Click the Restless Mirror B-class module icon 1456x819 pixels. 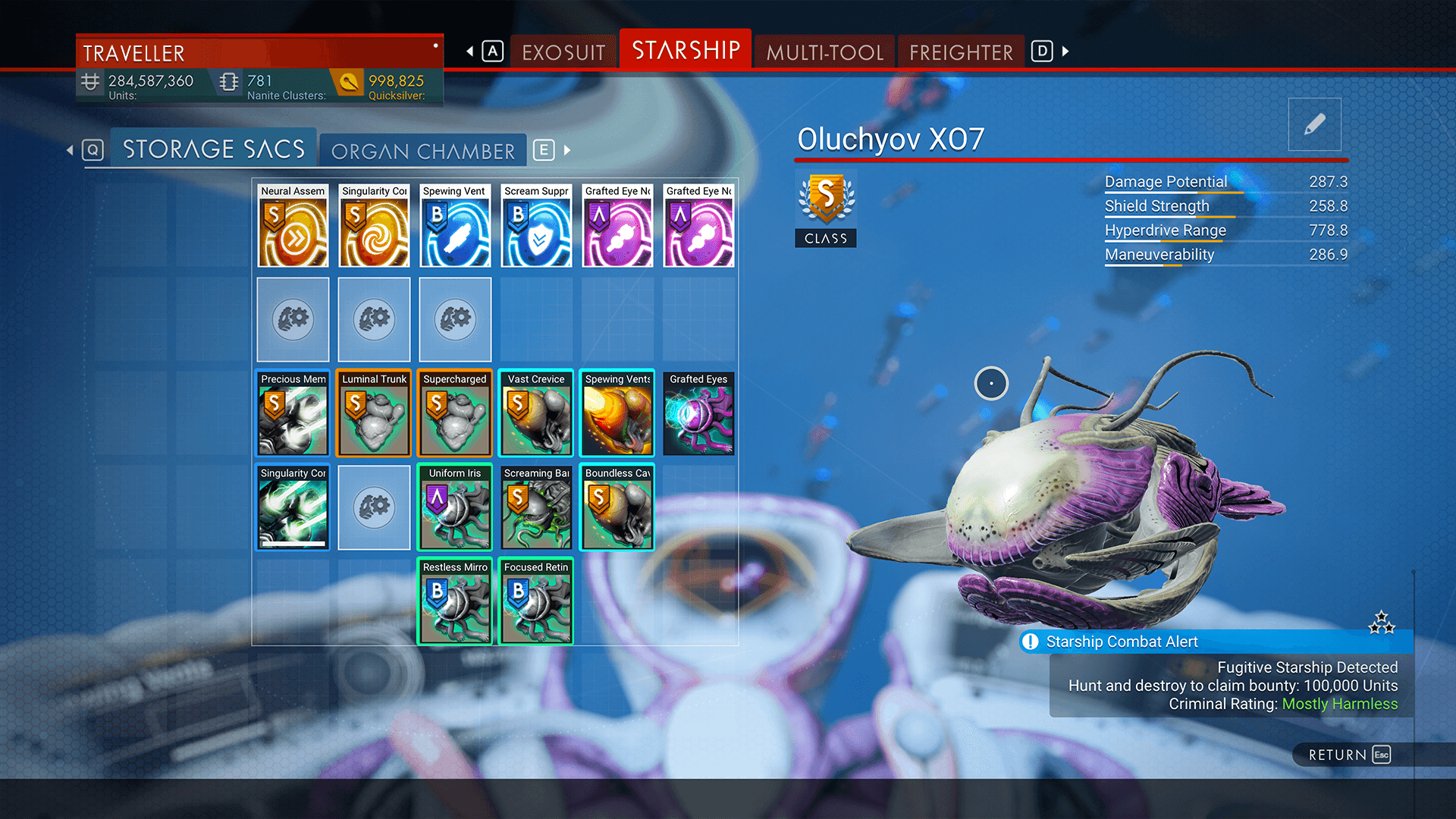coord(455,601)
